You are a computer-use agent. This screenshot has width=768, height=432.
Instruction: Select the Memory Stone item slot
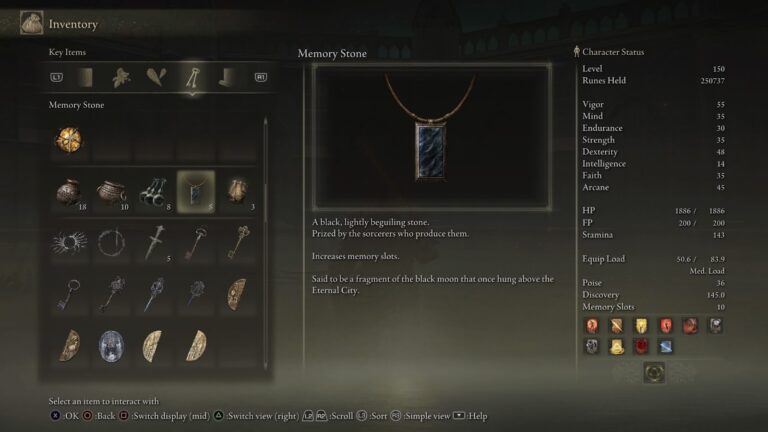tap(195, 190)
